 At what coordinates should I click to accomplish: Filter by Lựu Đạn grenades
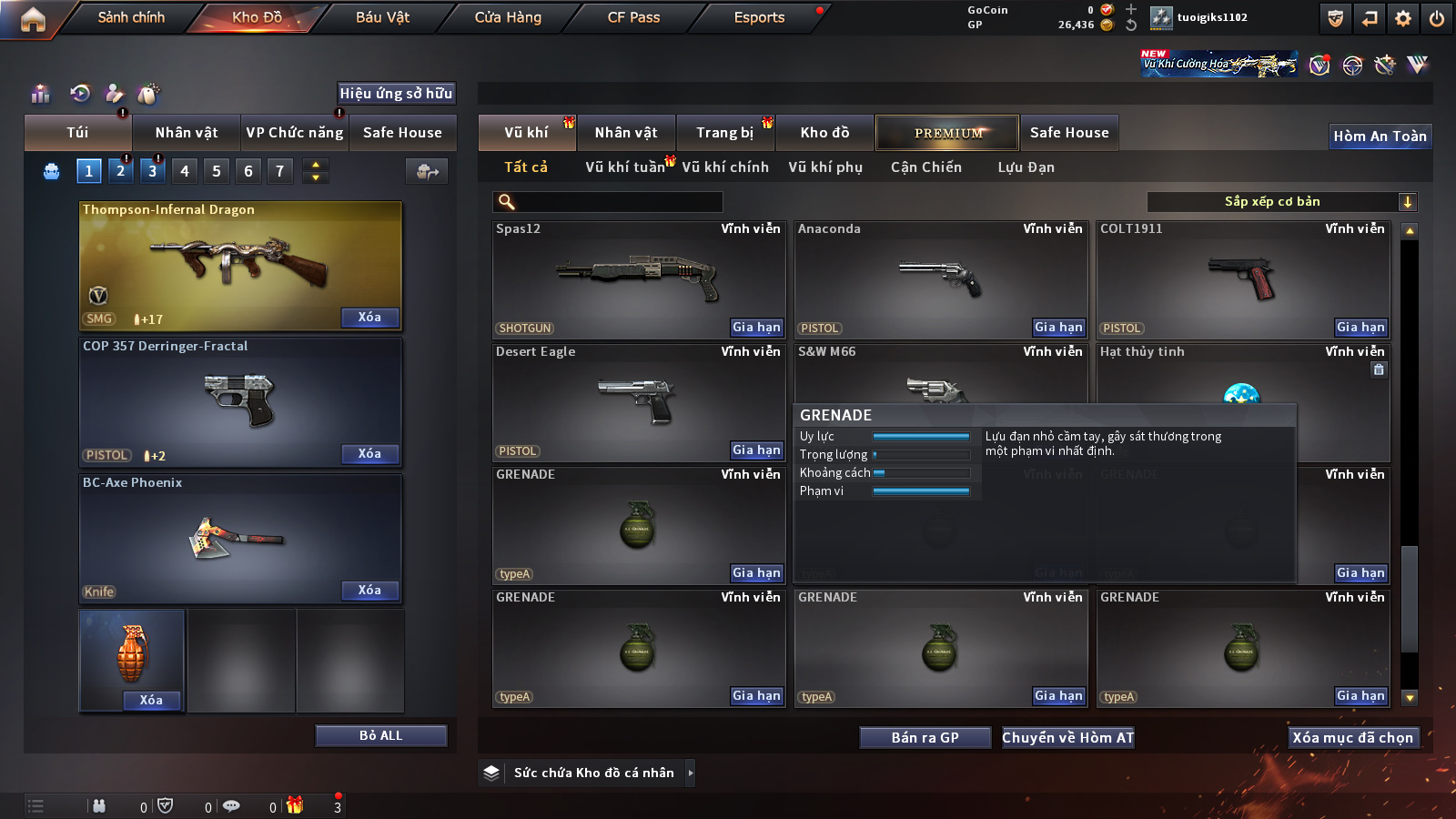1026,167
